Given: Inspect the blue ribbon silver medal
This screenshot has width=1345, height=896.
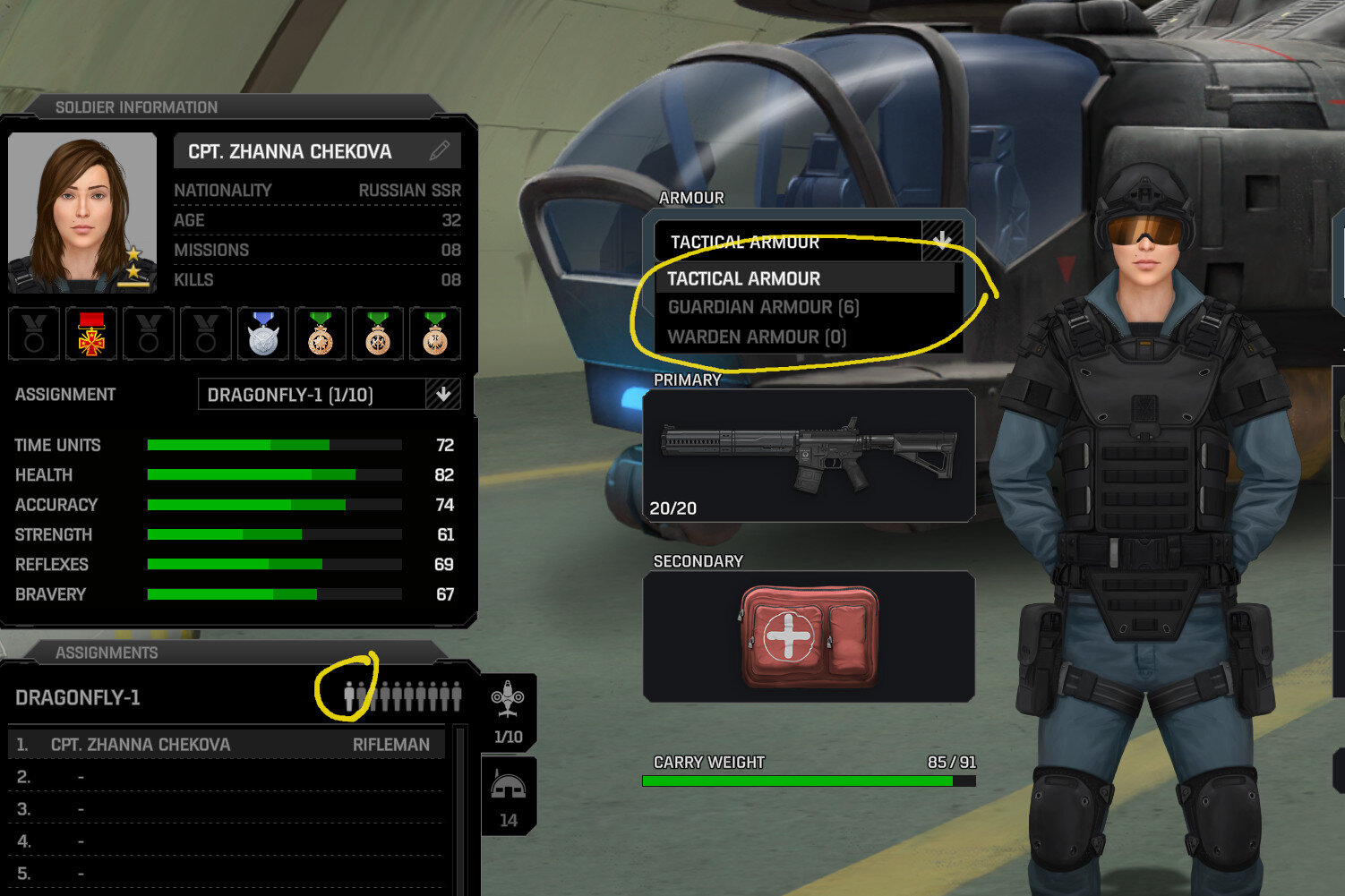Looking at the screenshot, I should [263, 334].
